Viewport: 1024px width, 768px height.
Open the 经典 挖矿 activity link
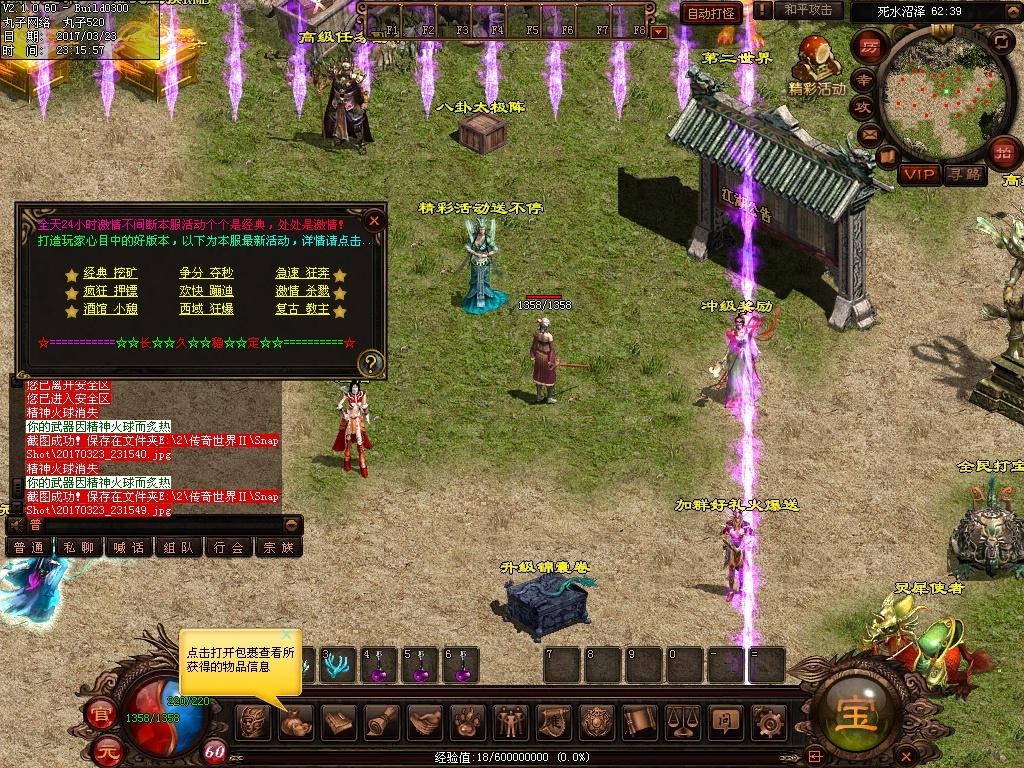[110, 273]
